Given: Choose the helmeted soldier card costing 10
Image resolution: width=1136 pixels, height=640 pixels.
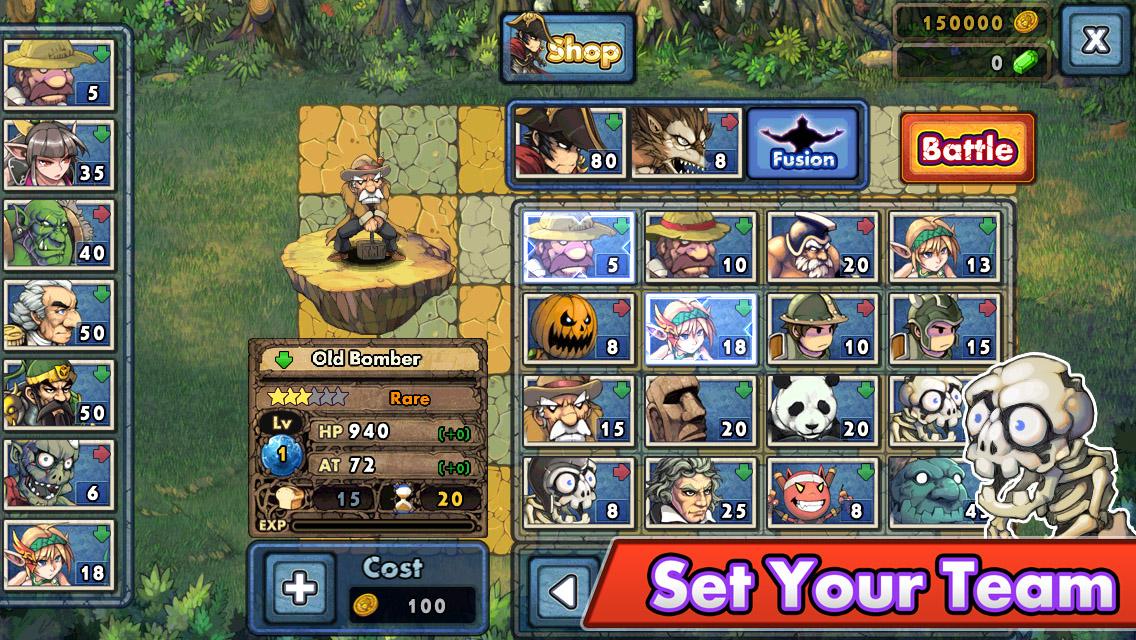Looking at the screenshot, I should (823, 328).
